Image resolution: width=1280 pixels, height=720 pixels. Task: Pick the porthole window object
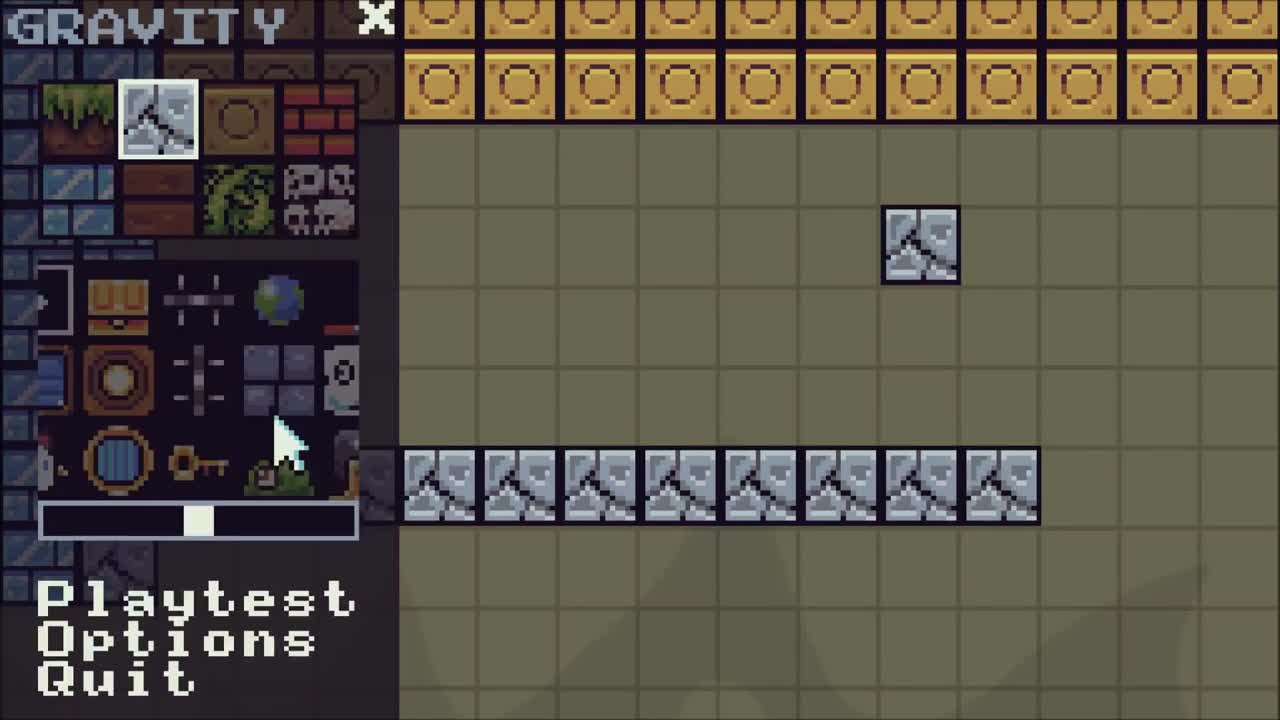pyautogui.click(x=118, y=460)
